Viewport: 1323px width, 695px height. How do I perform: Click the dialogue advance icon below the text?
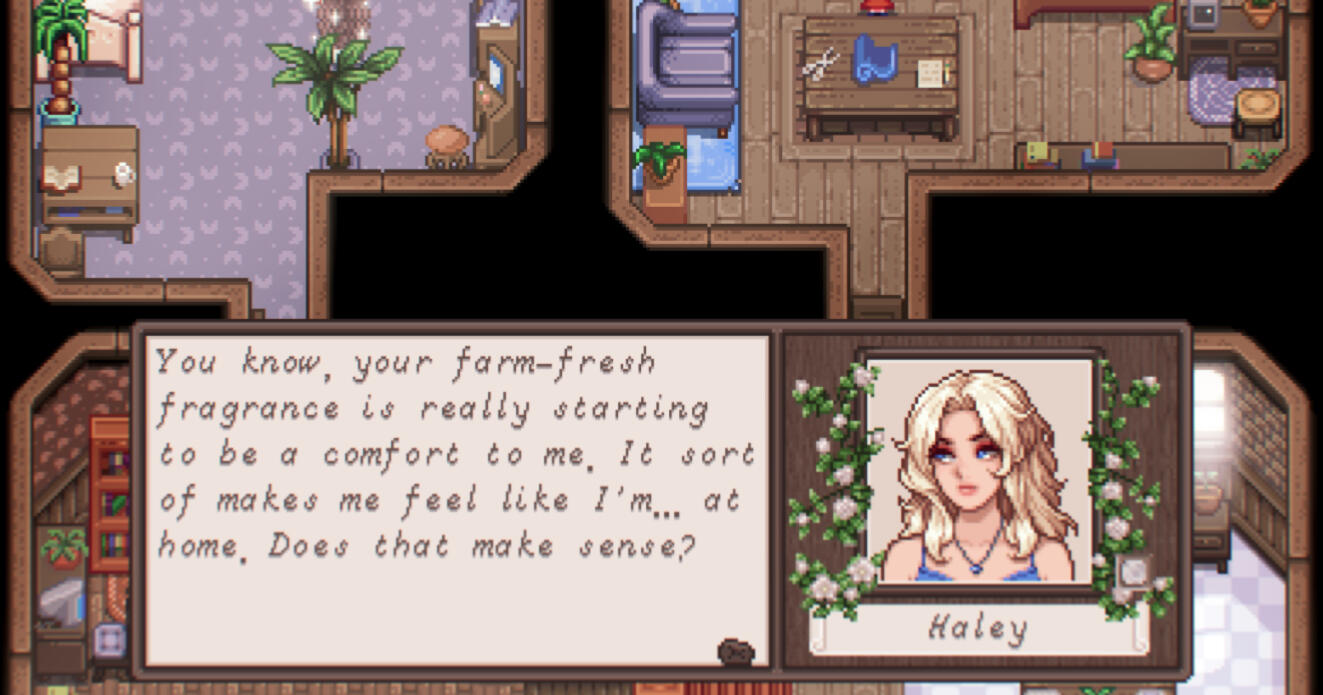[735, 652]
